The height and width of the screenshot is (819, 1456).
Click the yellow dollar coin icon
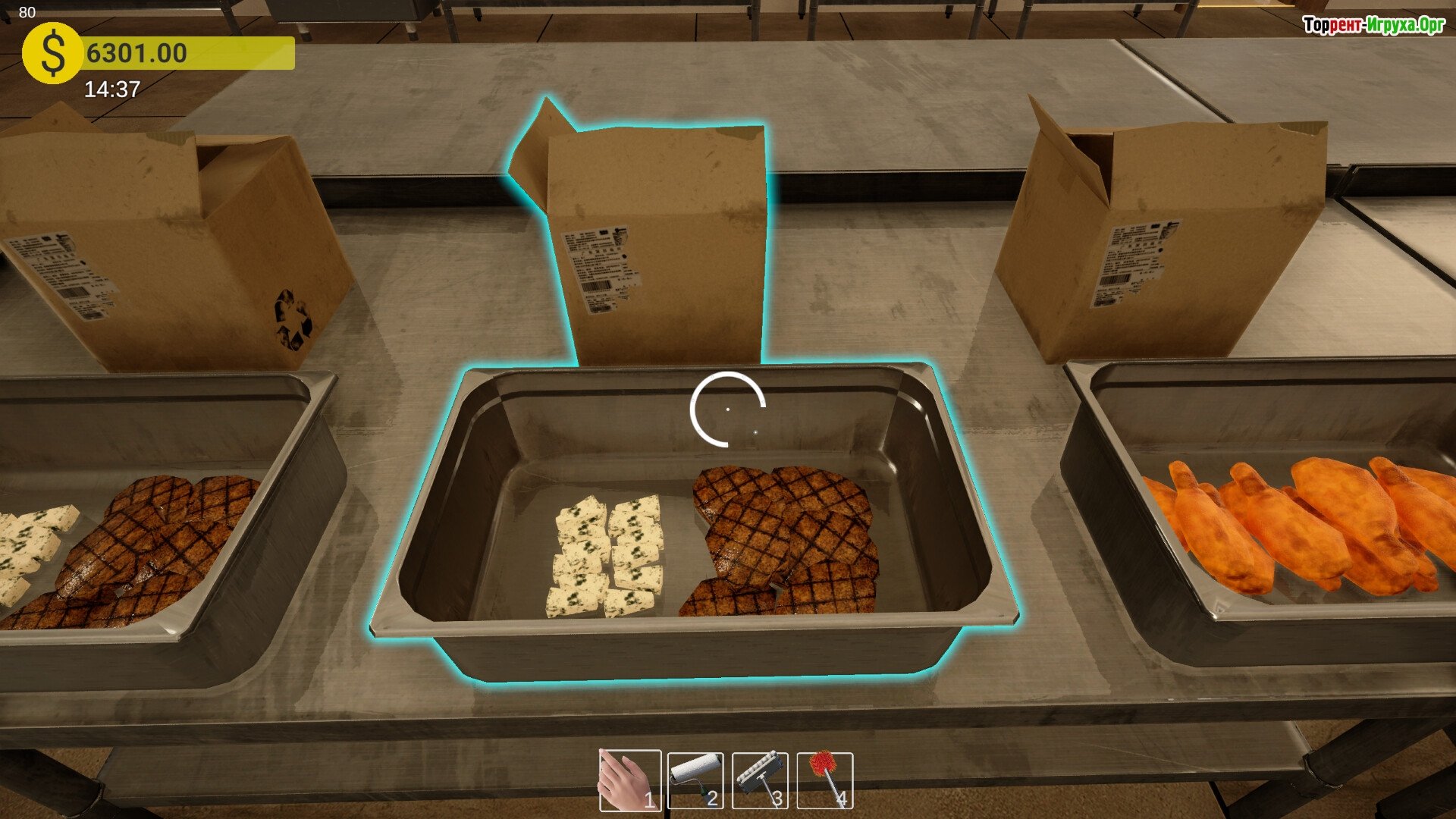point(52,53)
